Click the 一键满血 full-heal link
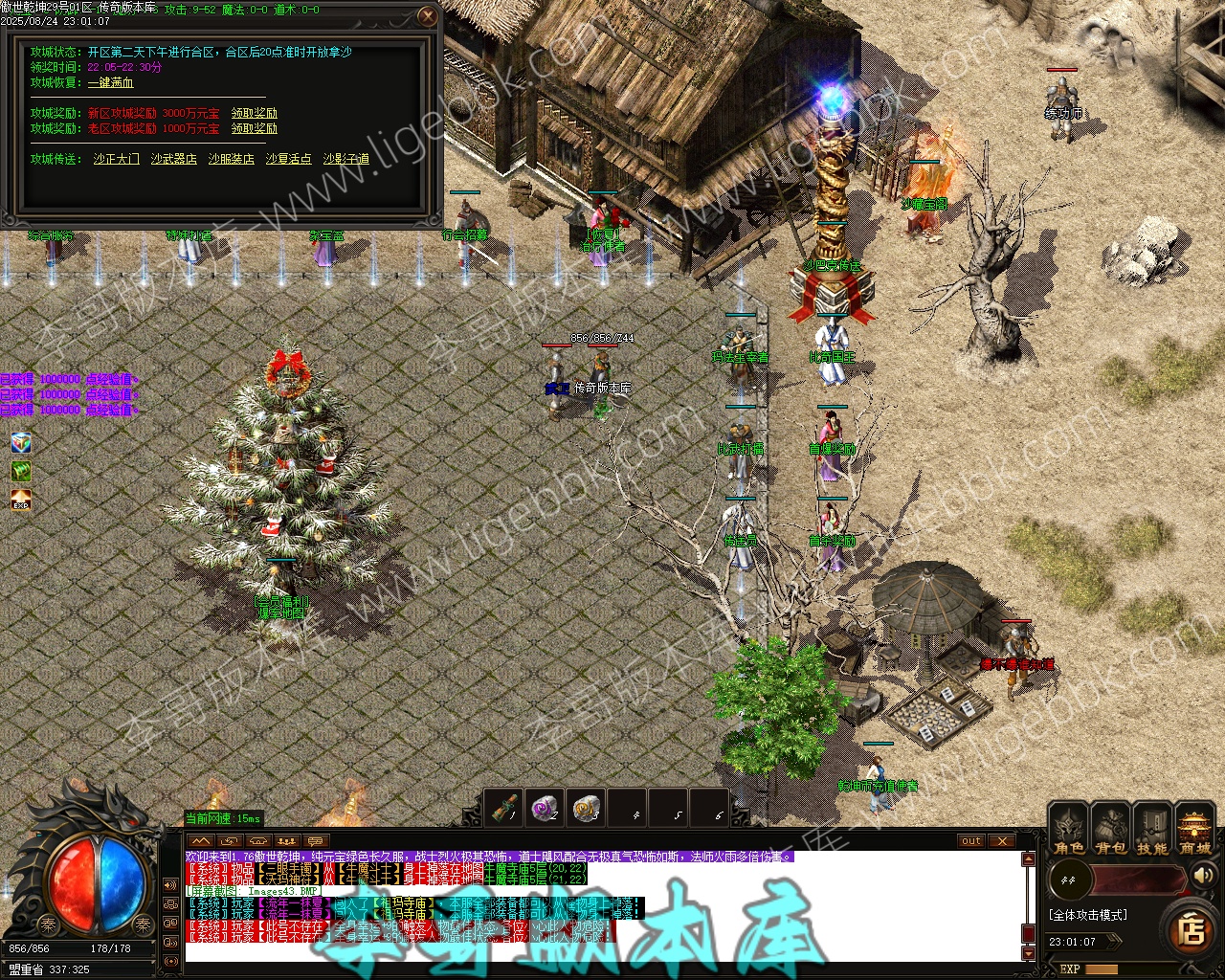This screenshot has height=980, width=1225. point(111,83)
